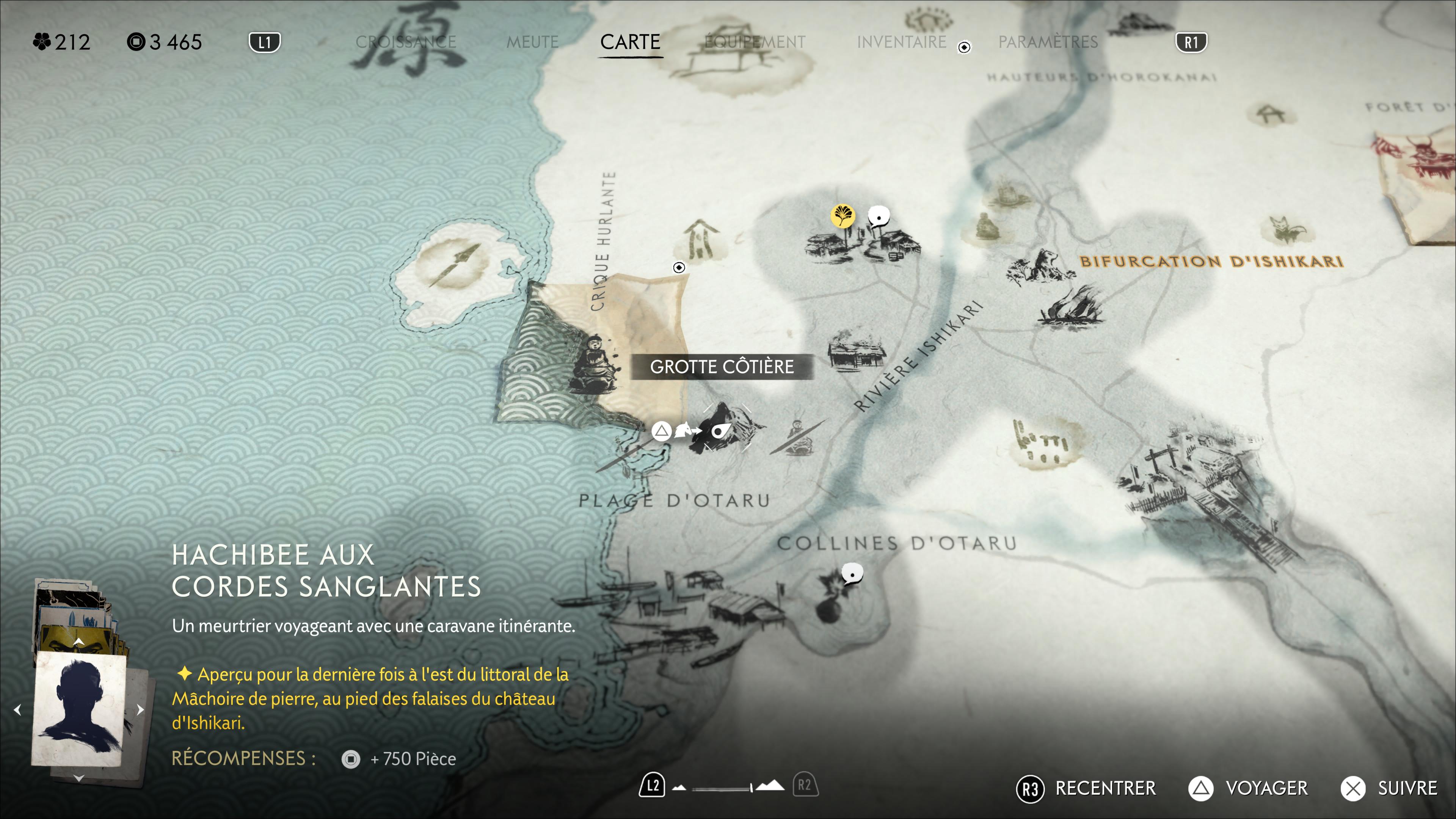Switch to the Croissance tab

click(405, 42)
